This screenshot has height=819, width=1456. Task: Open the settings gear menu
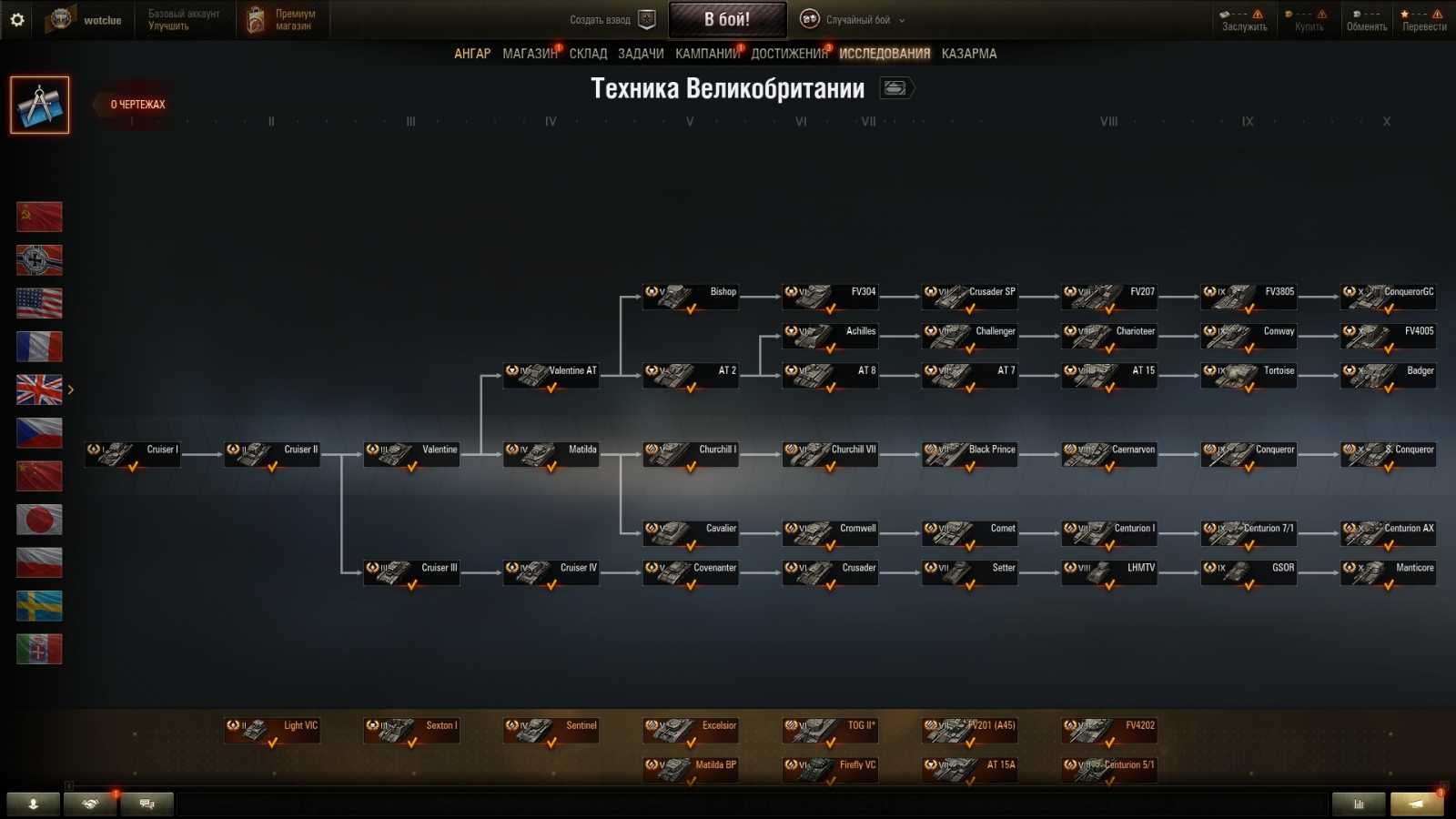click(x=17, y=19)
